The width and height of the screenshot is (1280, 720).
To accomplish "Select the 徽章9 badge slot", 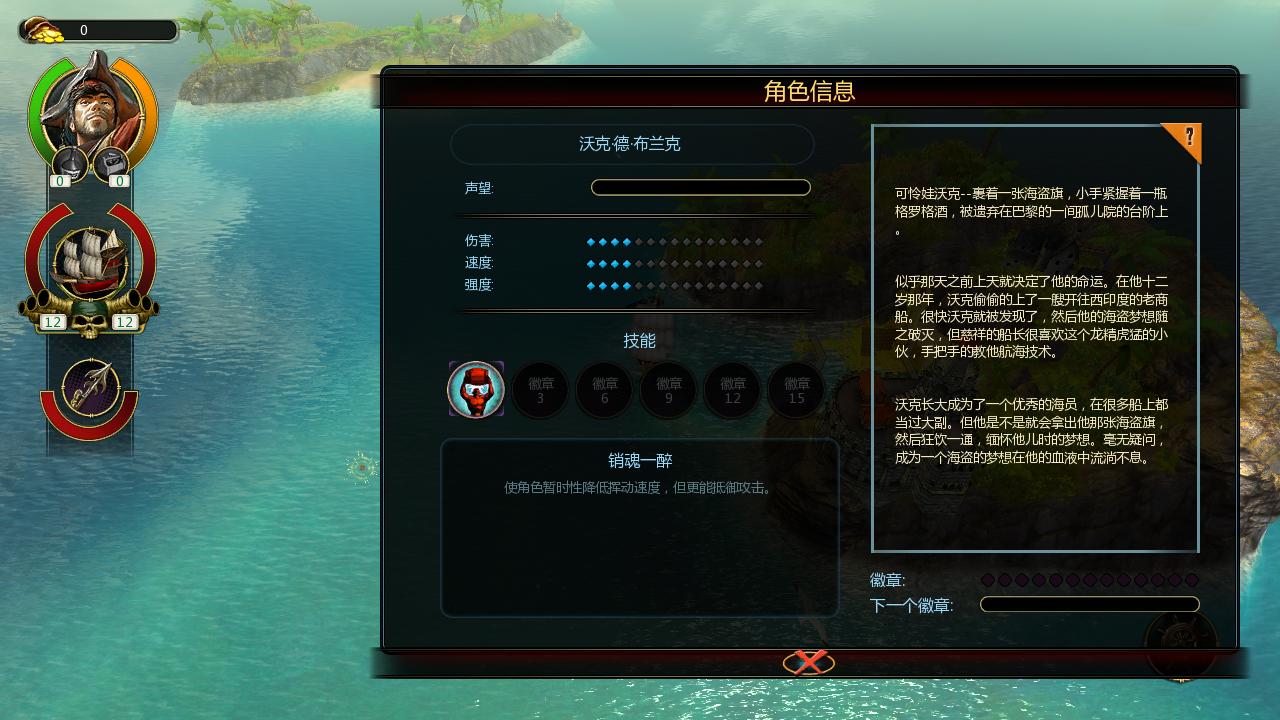I will pyautogui.click(x=667, y=390).
